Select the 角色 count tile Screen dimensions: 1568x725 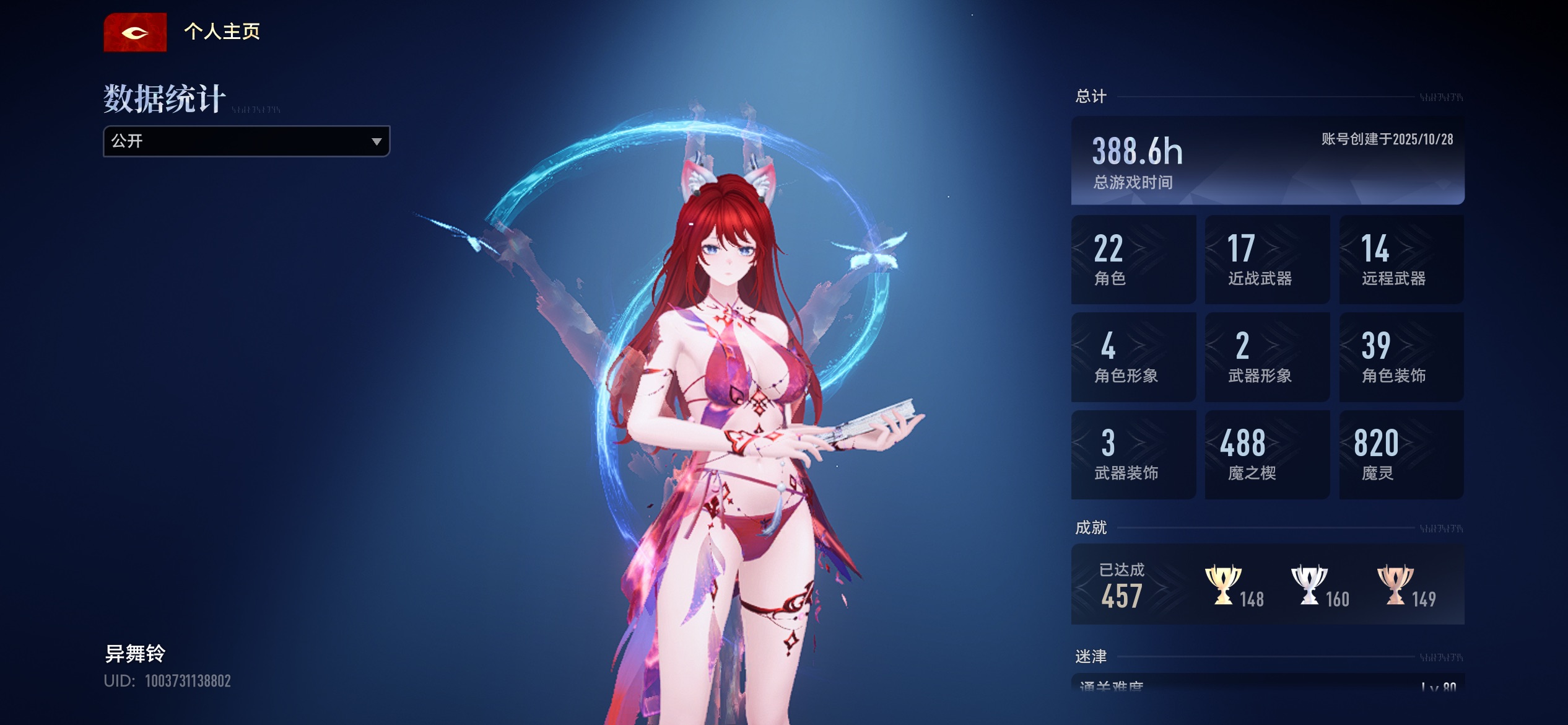click(1133, 260)
